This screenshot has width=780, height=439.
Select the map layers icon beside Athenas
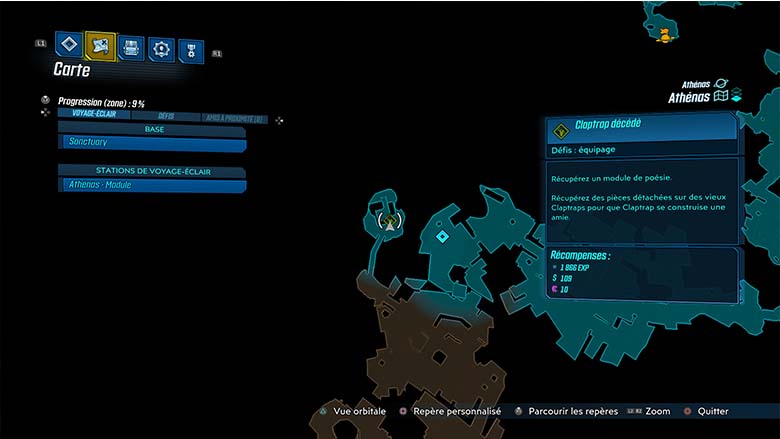coord(736,97)
